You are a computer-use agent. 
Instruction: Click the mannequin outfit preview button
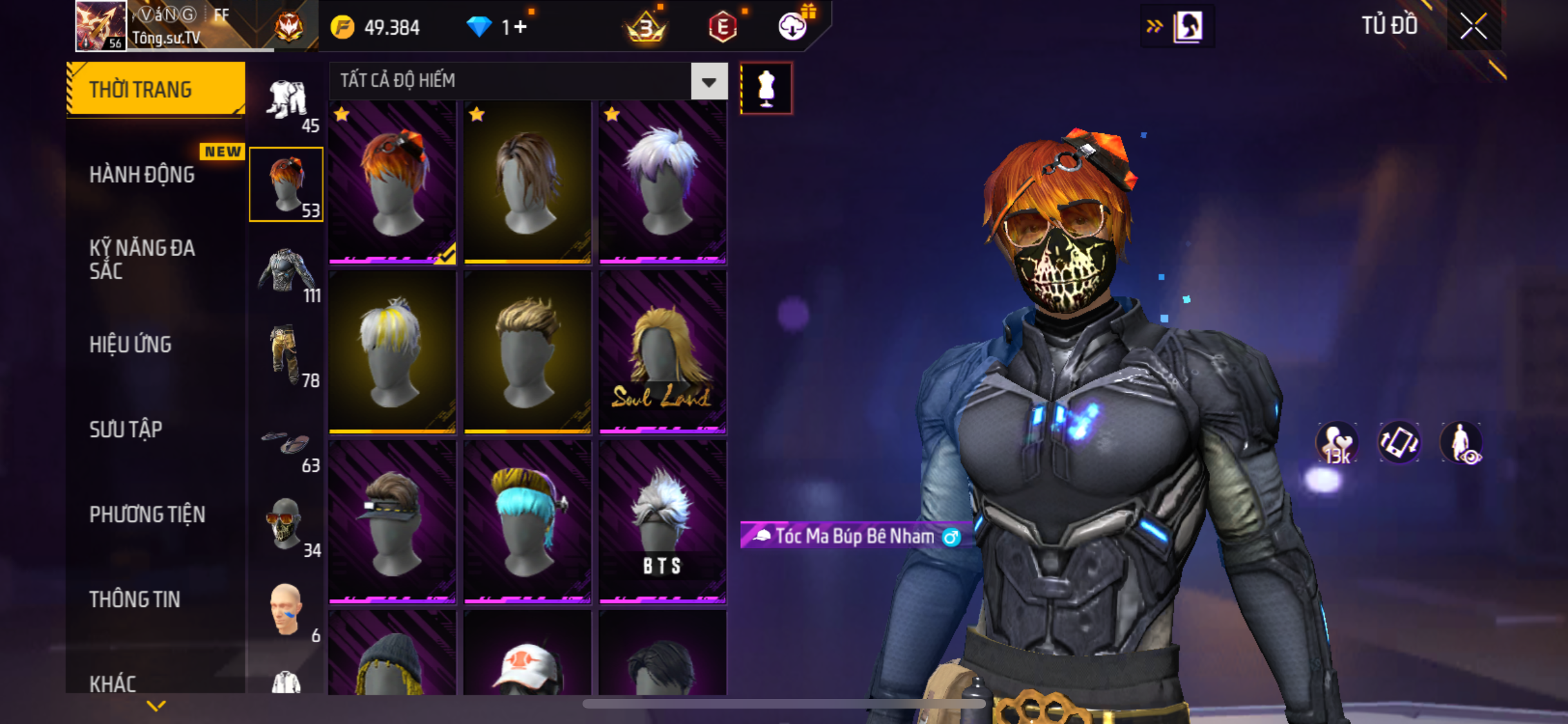coord(766,88)
